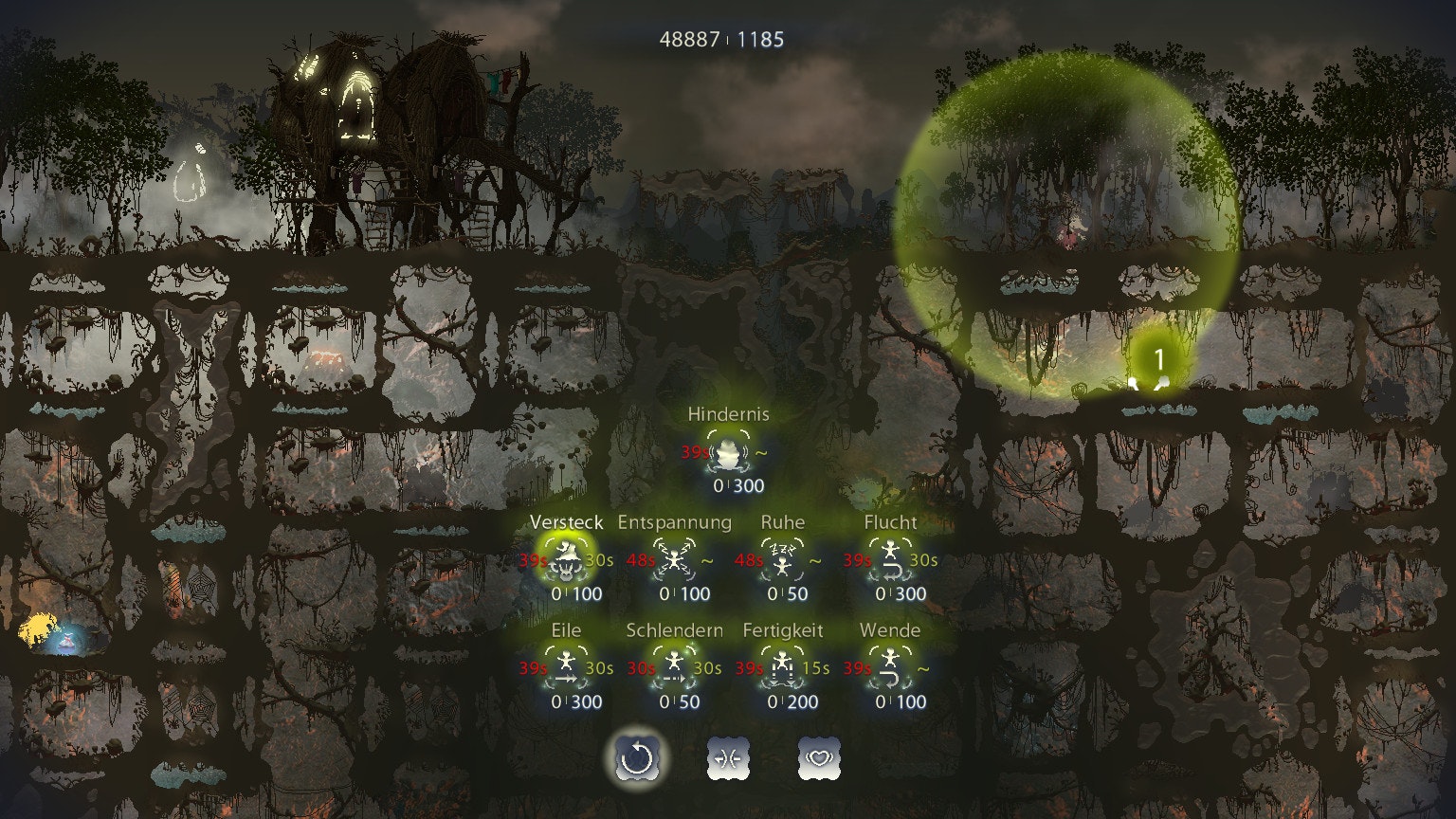This screenshot has width=1456, height=819.
Task: Toggle activation of the Eile skill
Action: 568,666
